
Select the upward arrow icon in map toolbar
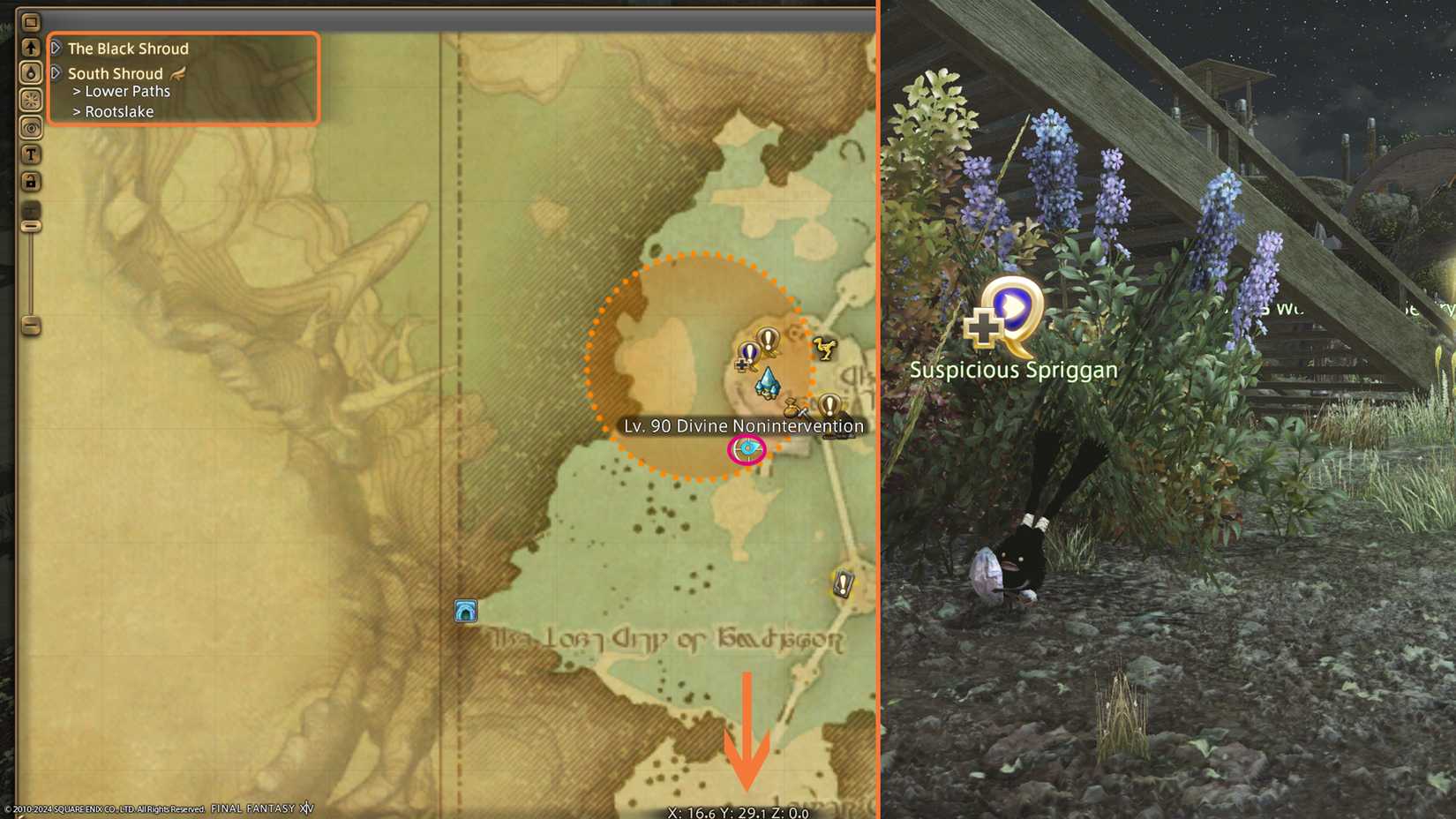[32, 49]
